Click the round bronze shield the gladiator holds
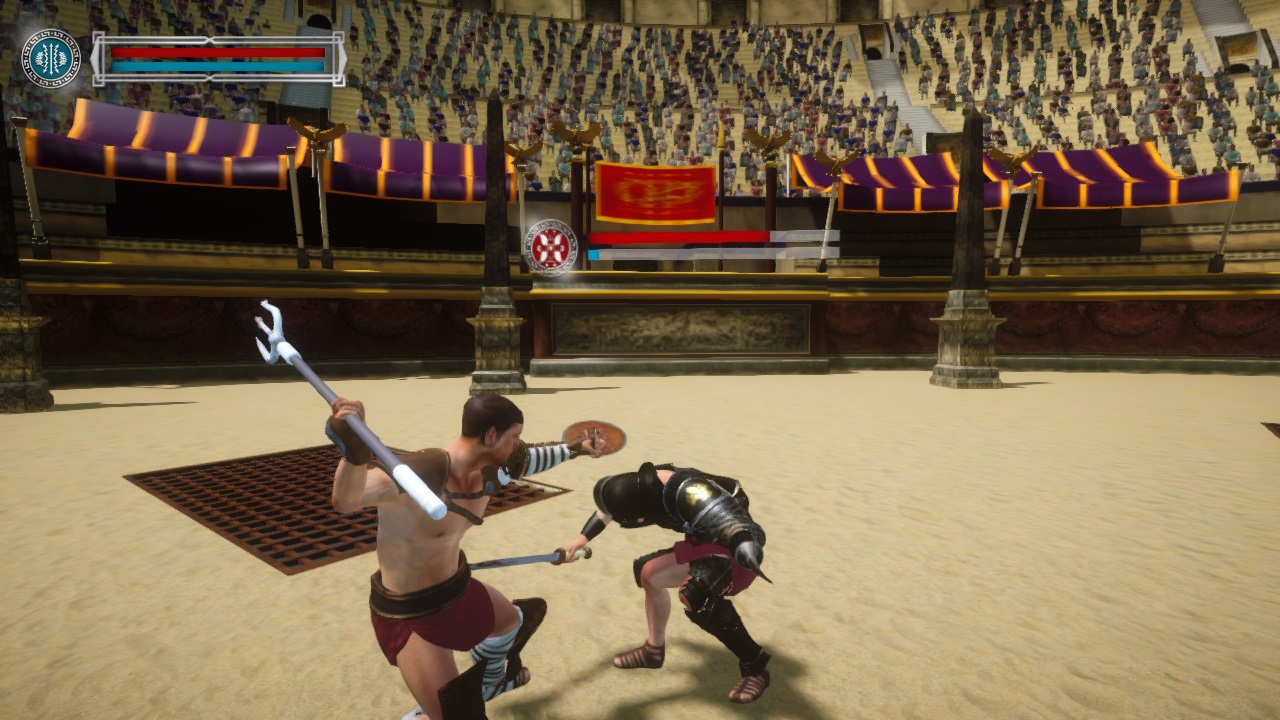1280x720 pixels. 596,438
